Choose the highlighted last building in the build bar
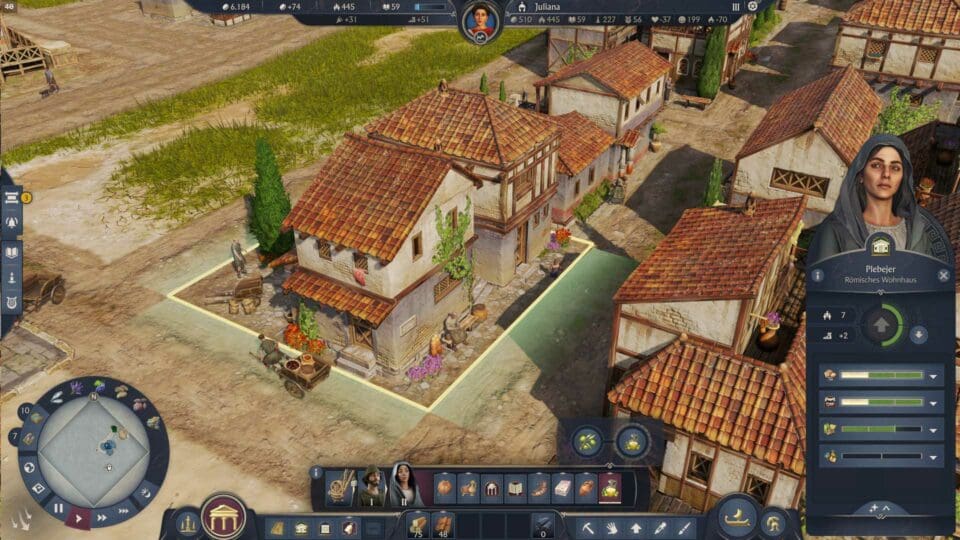The image size is (960, 540). pyautogui.click(x=610, y=488)
